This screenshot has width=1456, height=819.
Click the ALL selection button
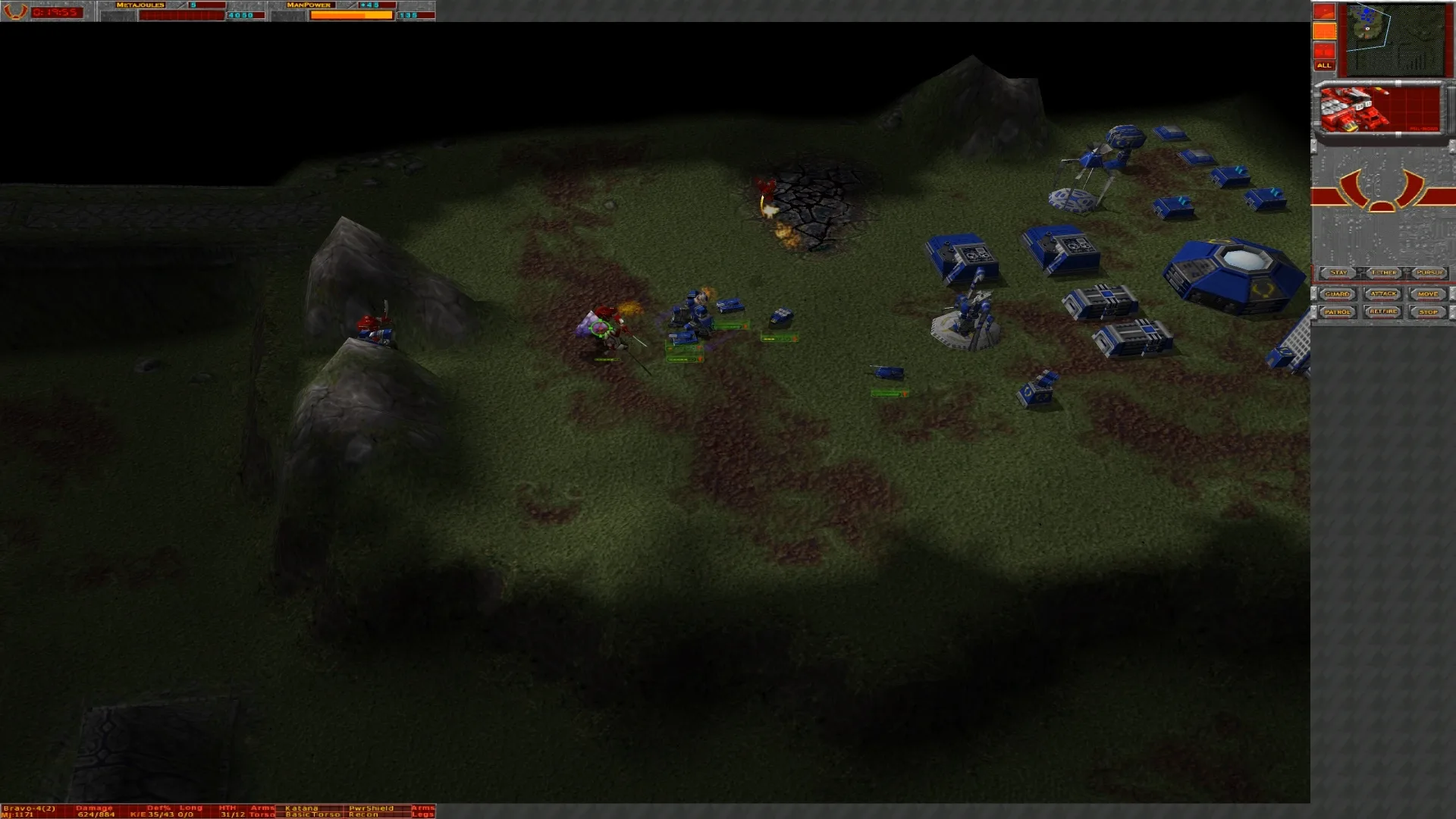coord(1324,66)
